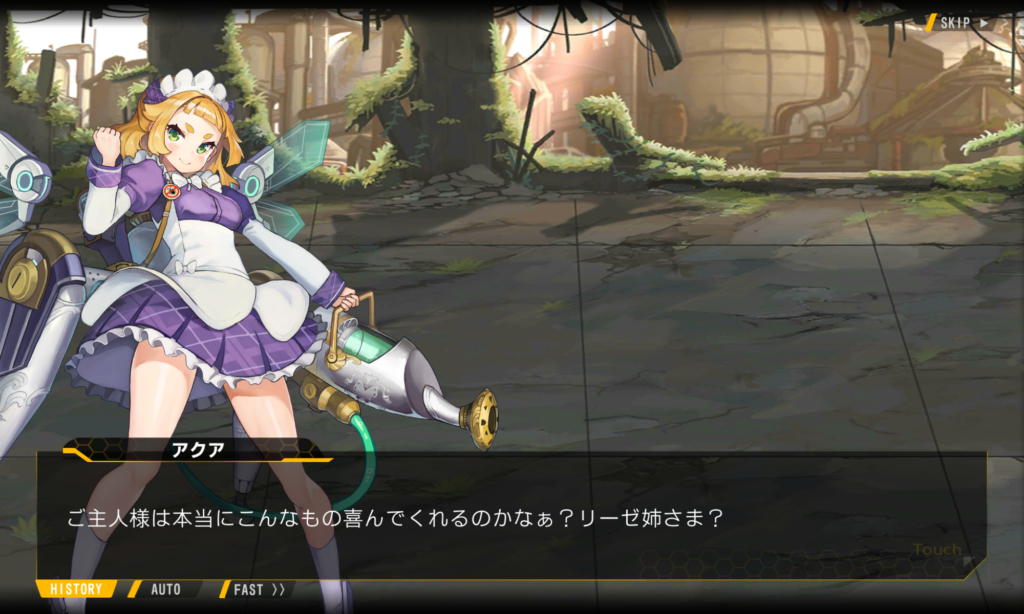1024x614 pixels.
Task: Enable FAST forward mode
Action: tap(258, 589)
